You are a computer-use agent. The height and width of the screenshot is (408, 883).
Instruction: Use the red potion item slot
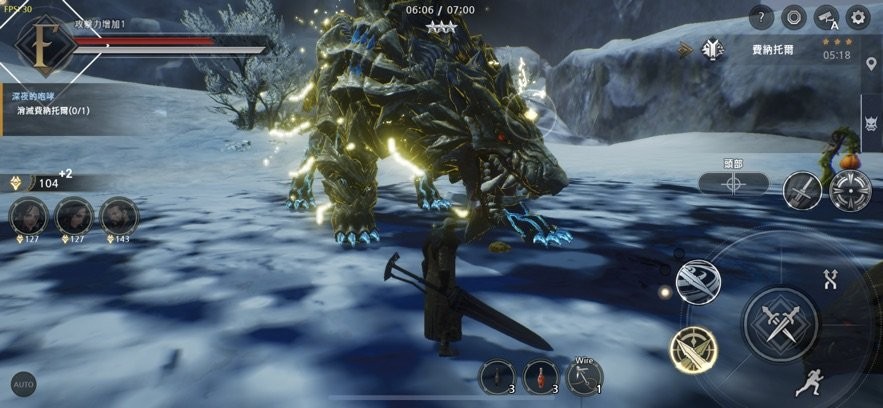(x=541, y=377)
